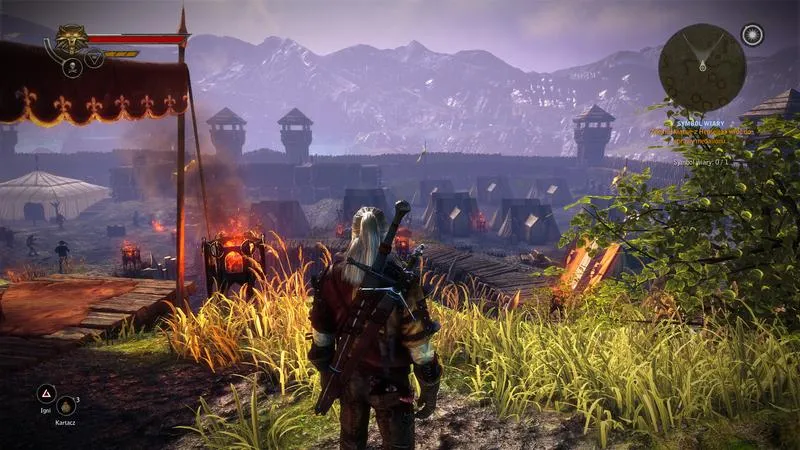Screen dimensions: 800x450
Task: Click the skull status icon
Action: [72, 67]
